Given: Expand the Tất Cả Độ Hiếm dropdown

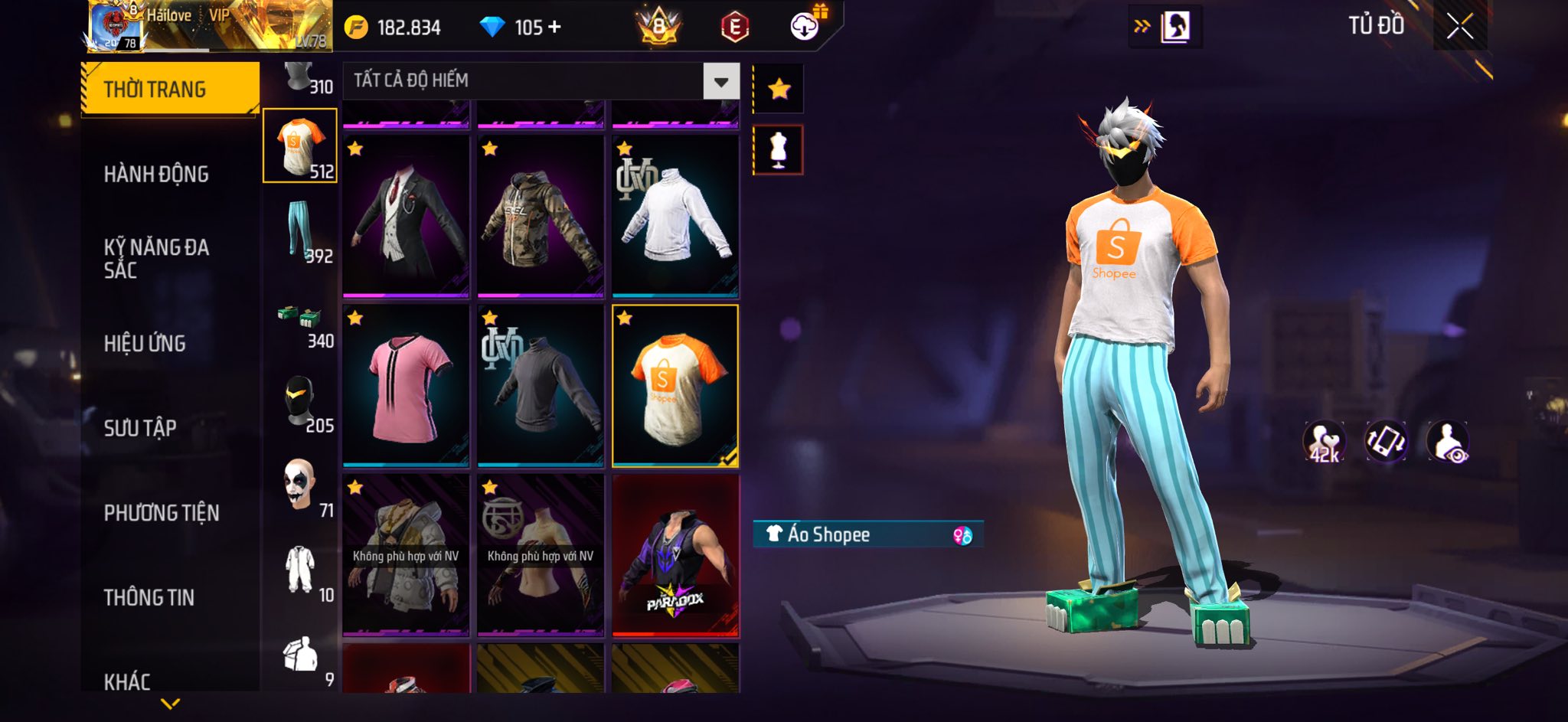Looking at the screenshot, I should click(720, 81).
